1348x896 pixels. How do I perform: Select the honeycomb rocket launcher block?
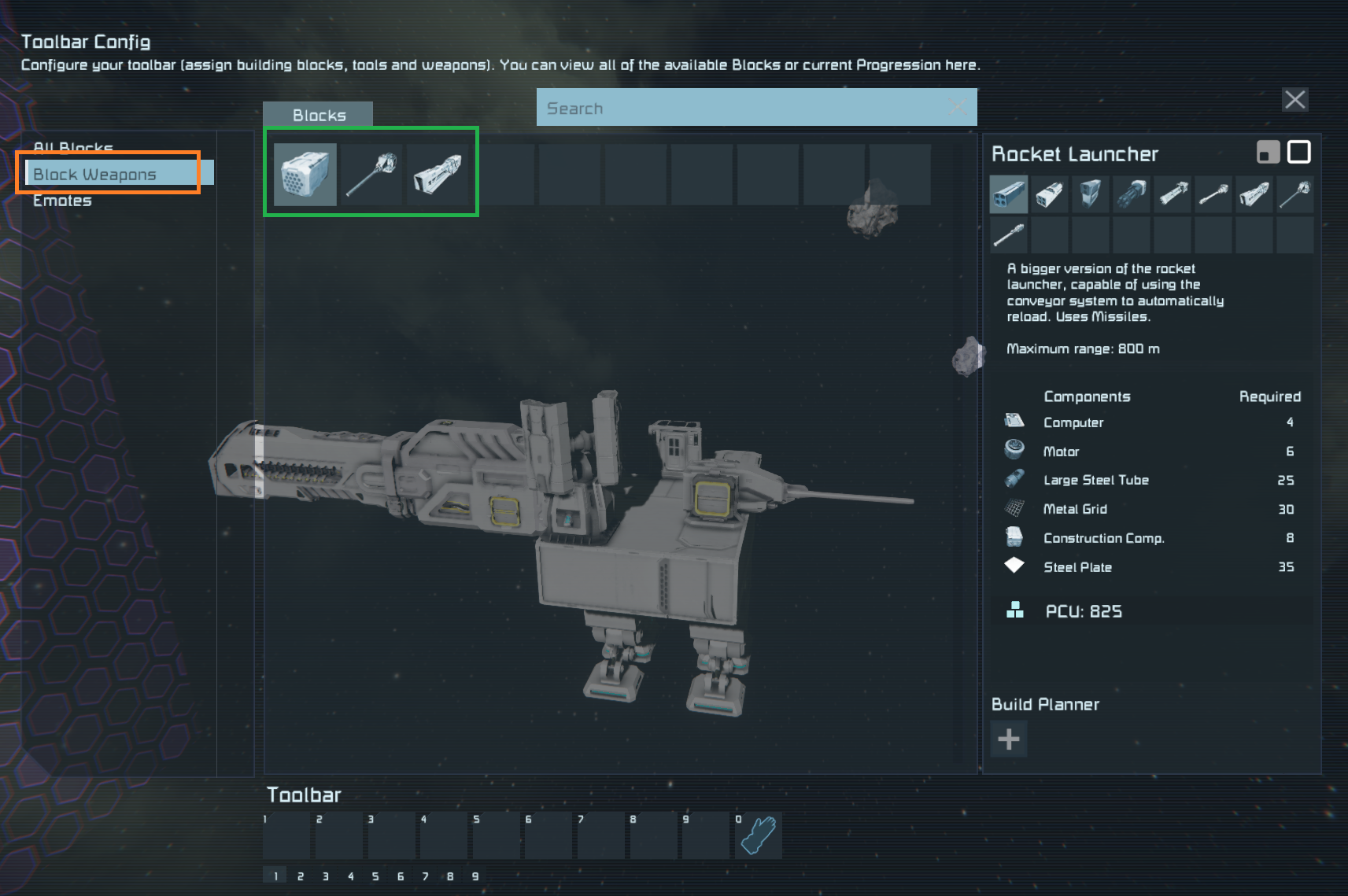tap(305, 174)
